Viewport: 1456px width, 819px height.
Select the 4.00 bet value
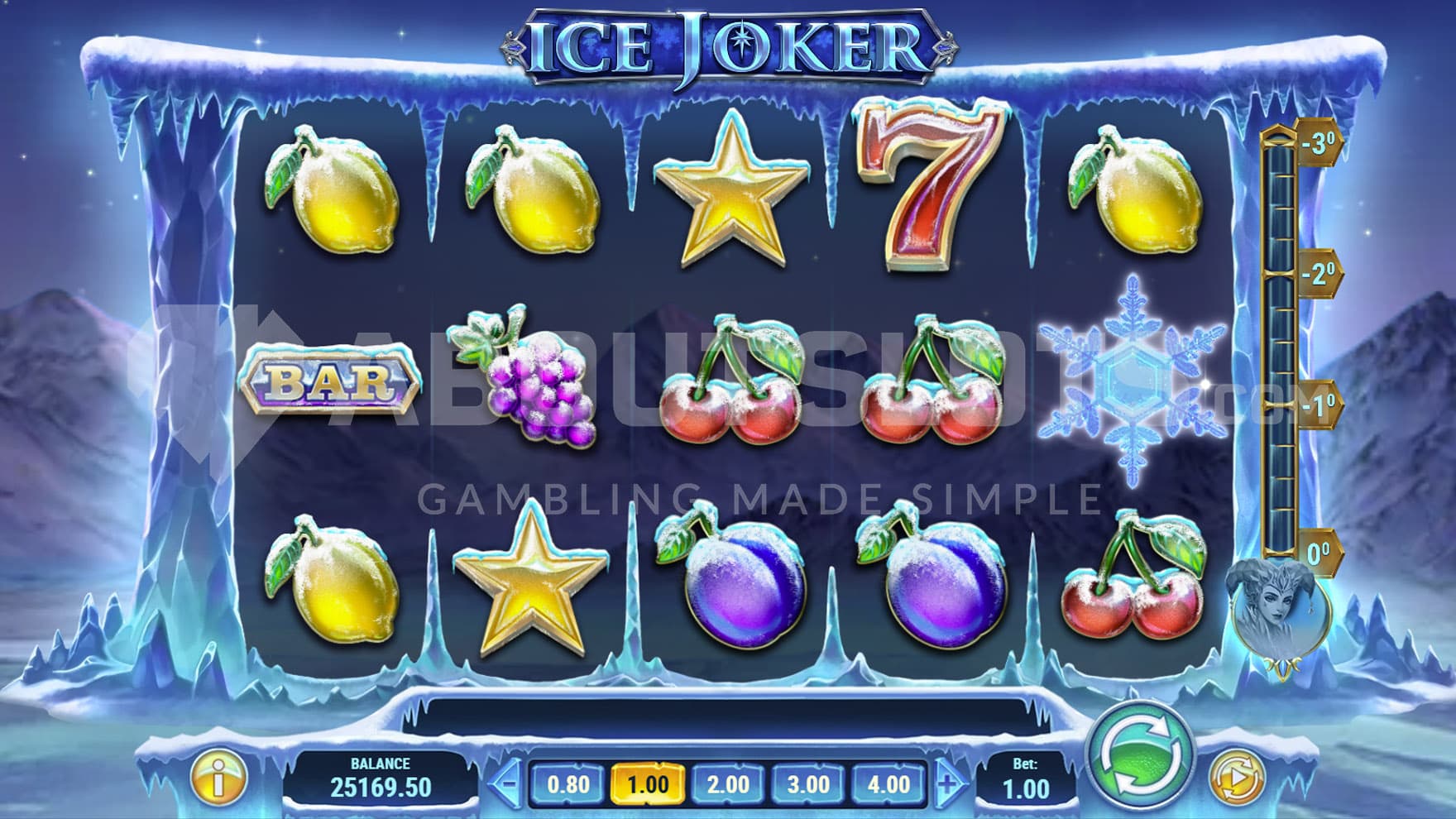(x=888, y=783)
